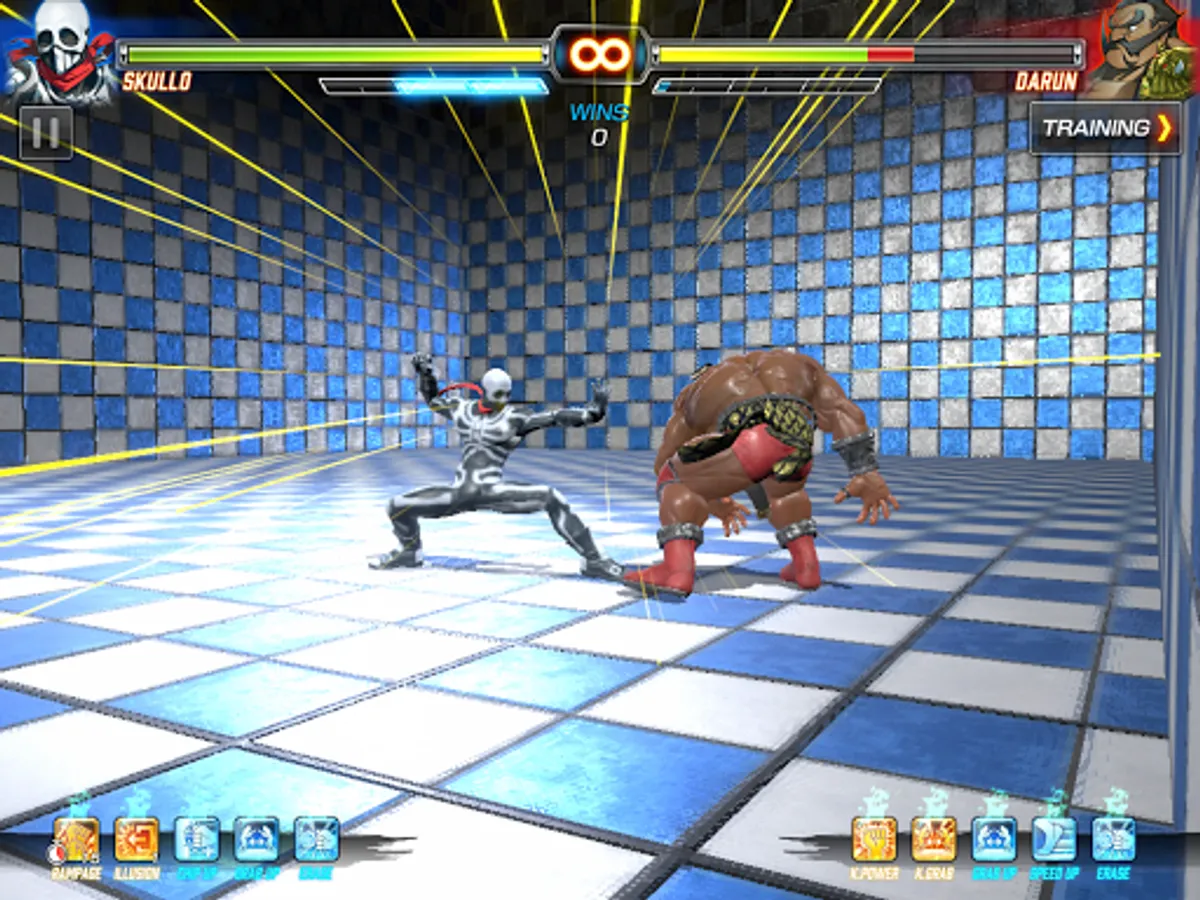
Task: Activate Darun's K.Power fist skill
Action: (874, 839)
